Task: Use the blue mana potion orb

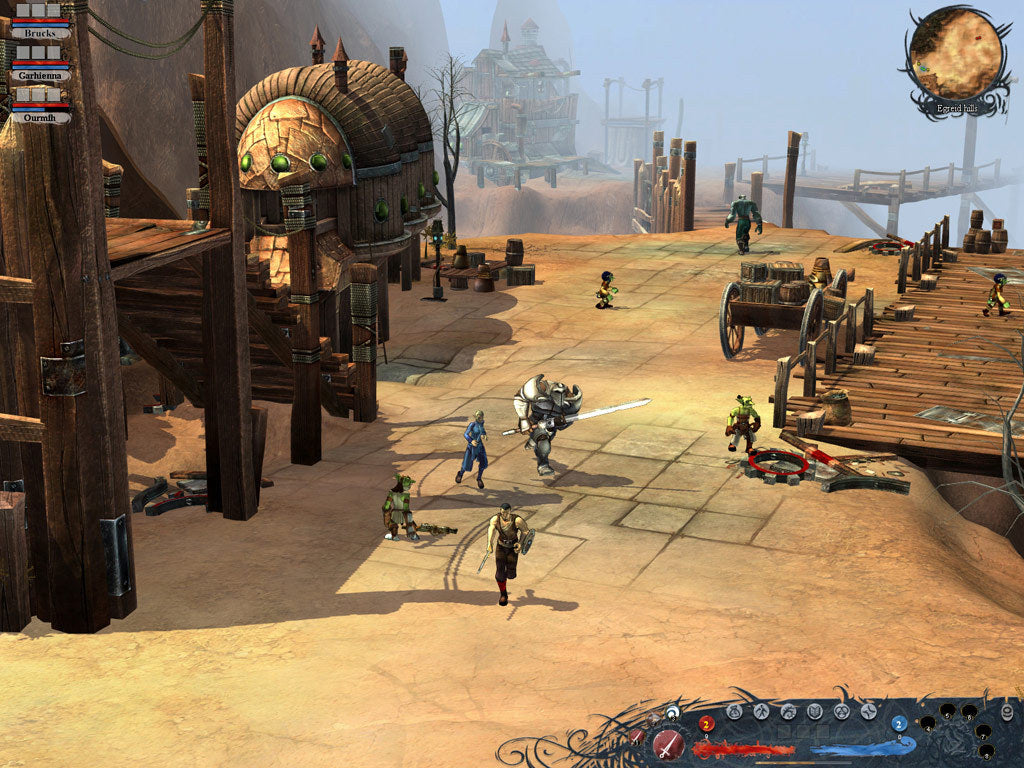Action: 898,724
